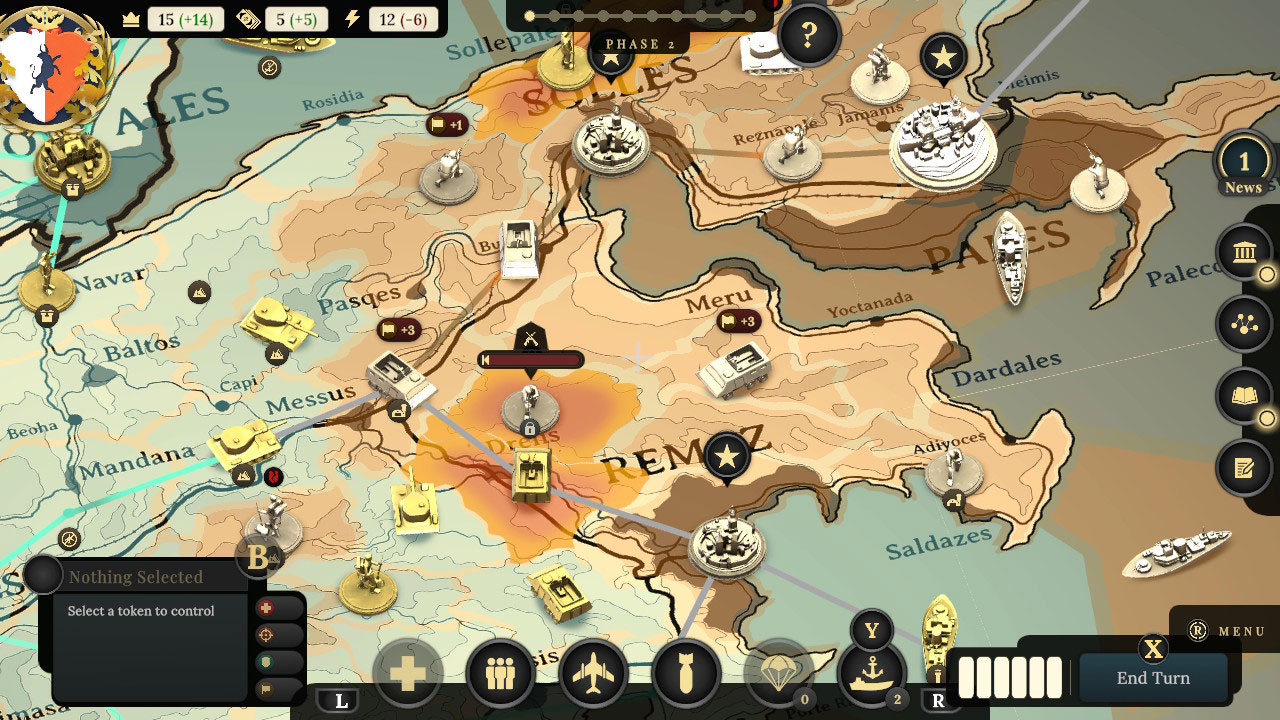Open the government building panel icon
This screenshot has width=1280, height=720.
[1243, 254]
